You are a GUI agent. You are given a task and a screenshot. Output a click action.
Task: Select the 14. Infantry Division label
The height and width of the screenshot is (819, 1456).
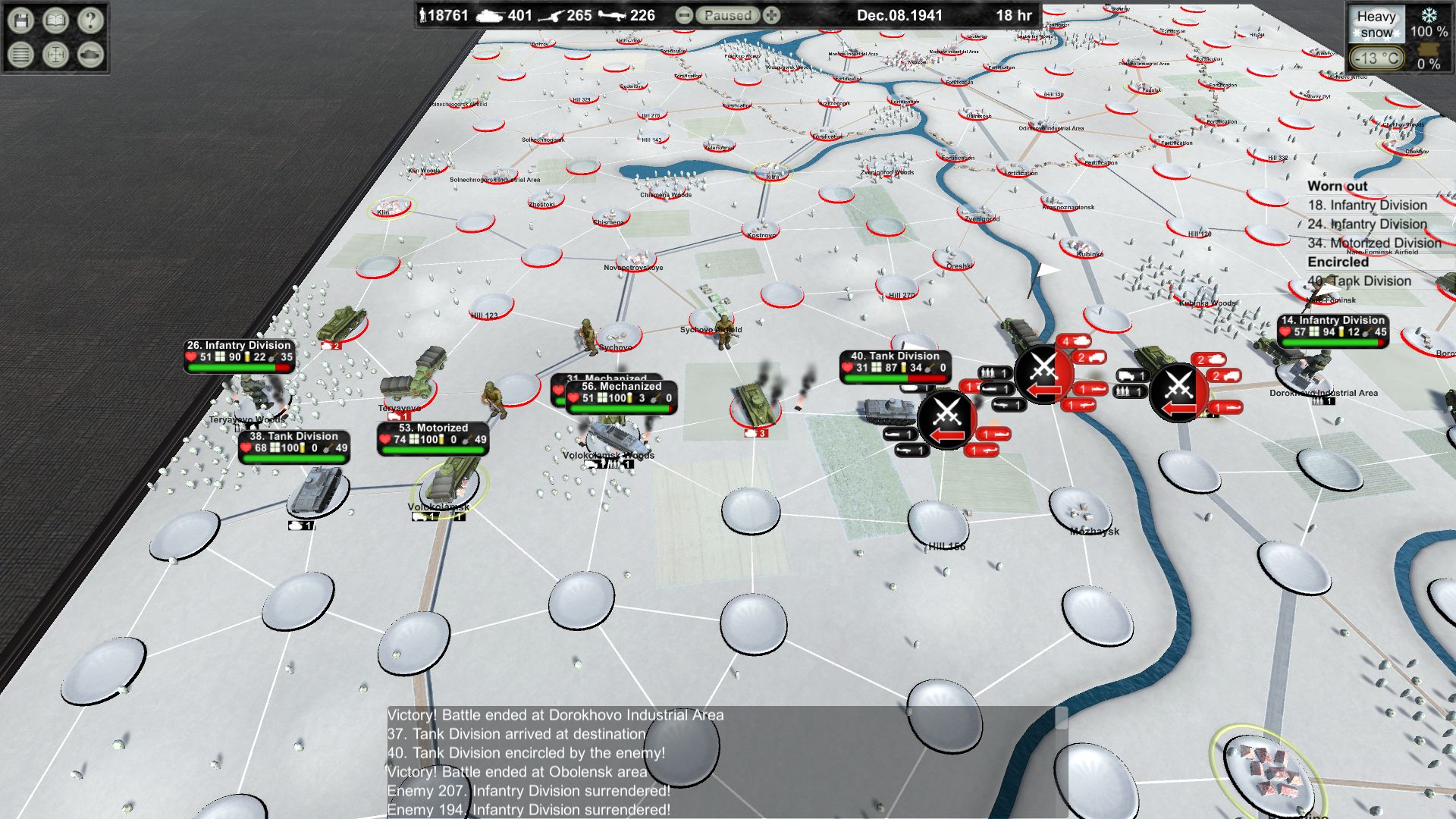[x=1332, y=321]
